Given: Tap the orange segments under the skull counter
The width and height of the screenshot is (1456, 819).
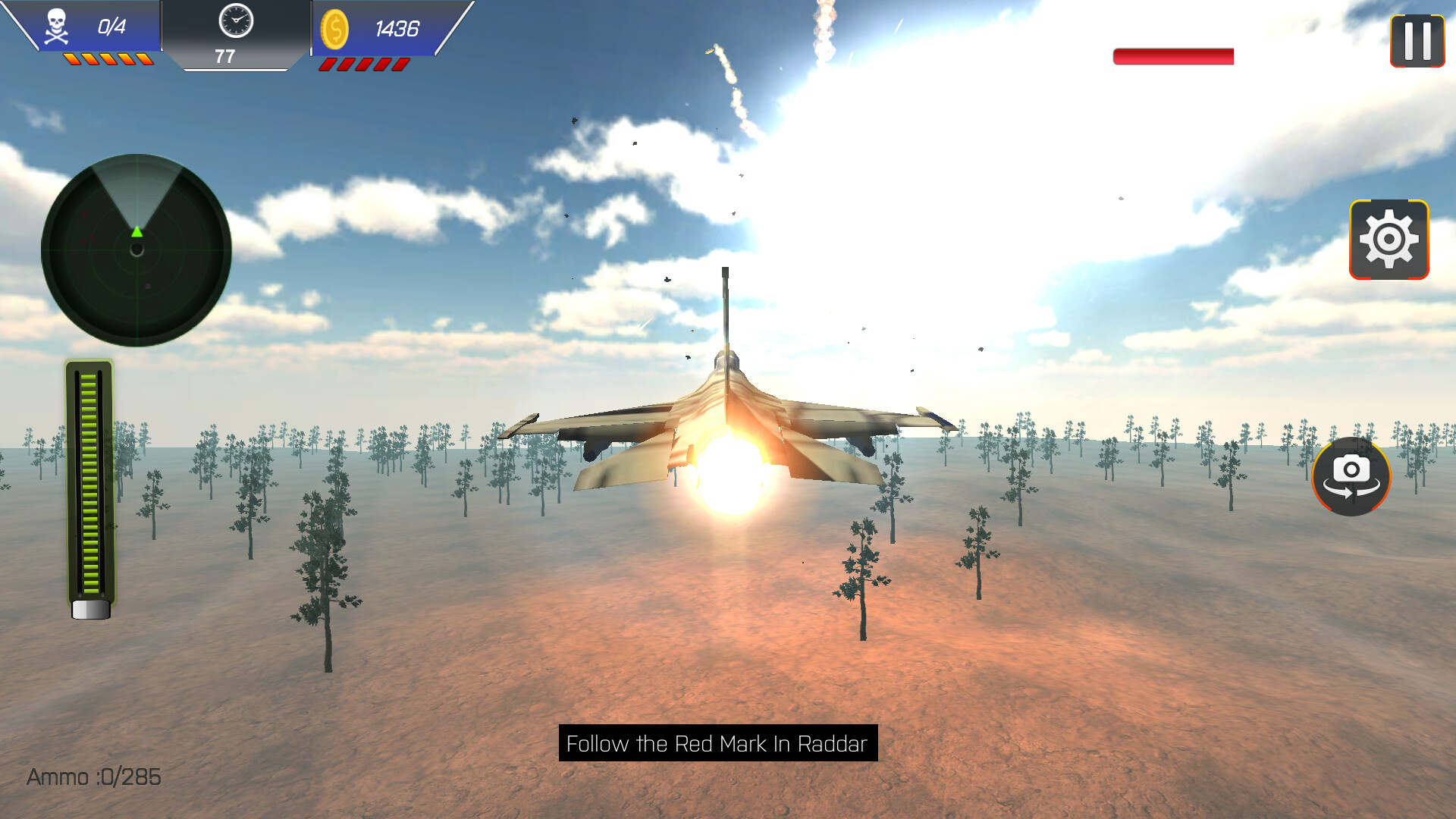Looking at the screenshot, I should tap(108, 58).
